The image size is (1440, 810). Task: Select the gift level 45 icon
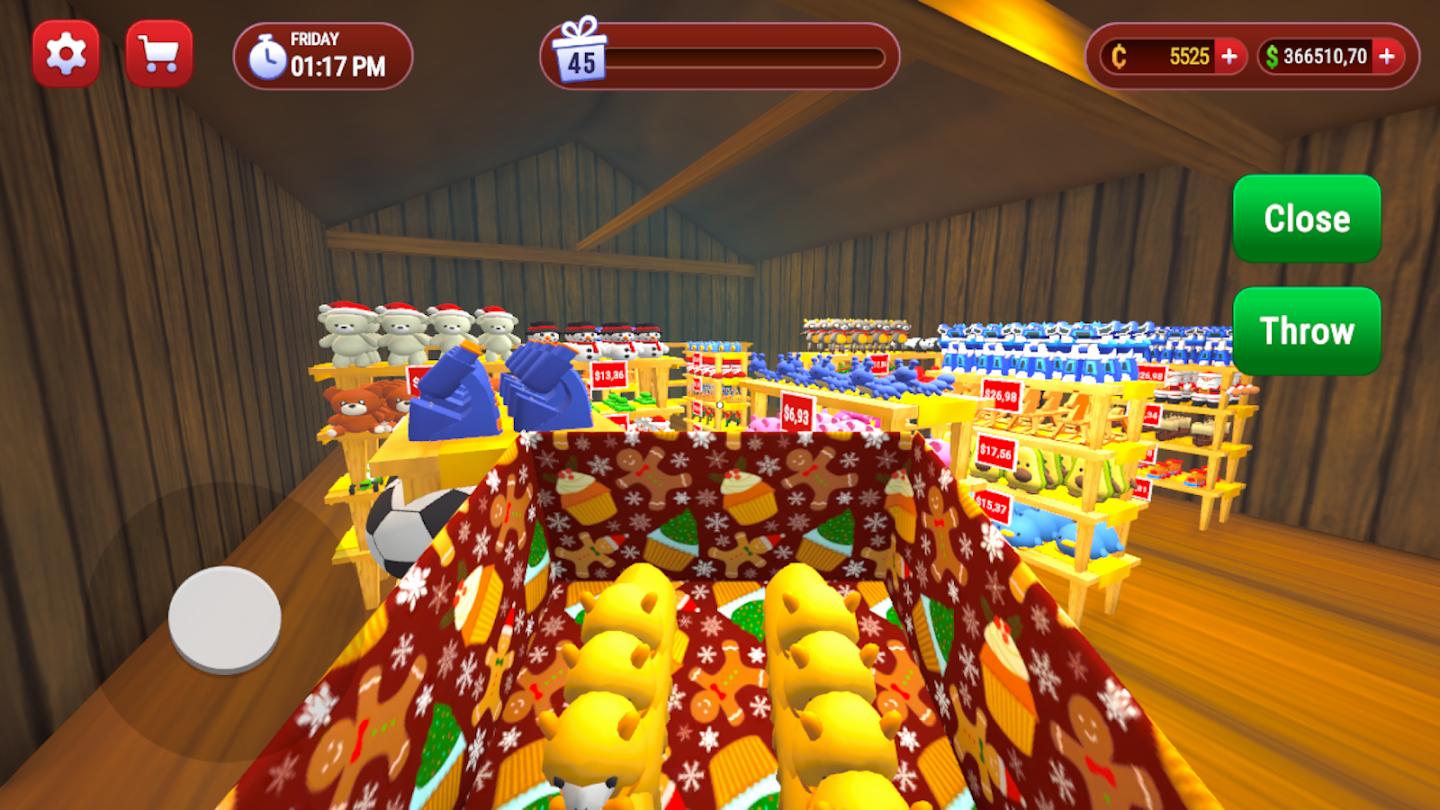pos(580,51)
